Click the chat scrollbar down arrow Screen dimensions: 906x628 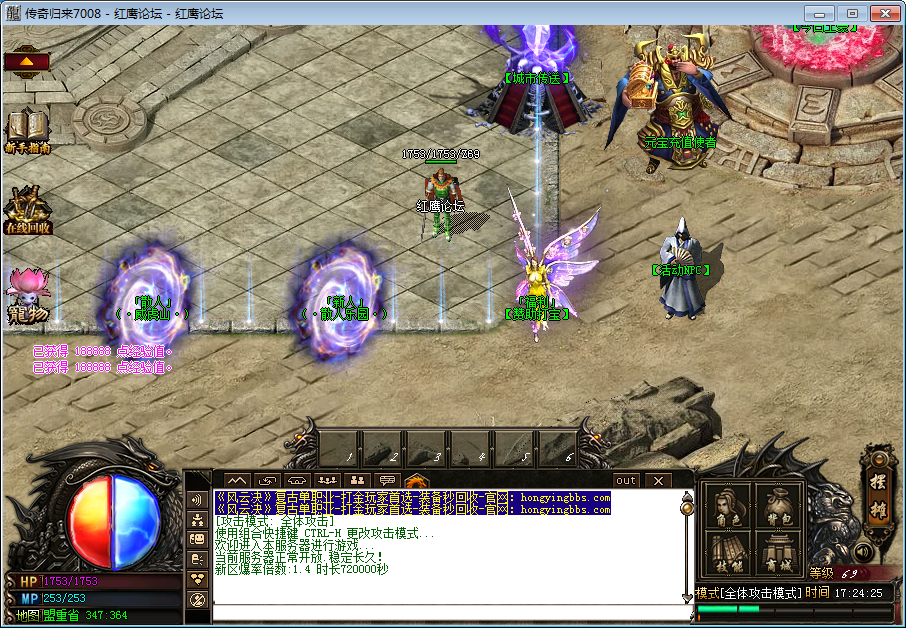[687, 596]
